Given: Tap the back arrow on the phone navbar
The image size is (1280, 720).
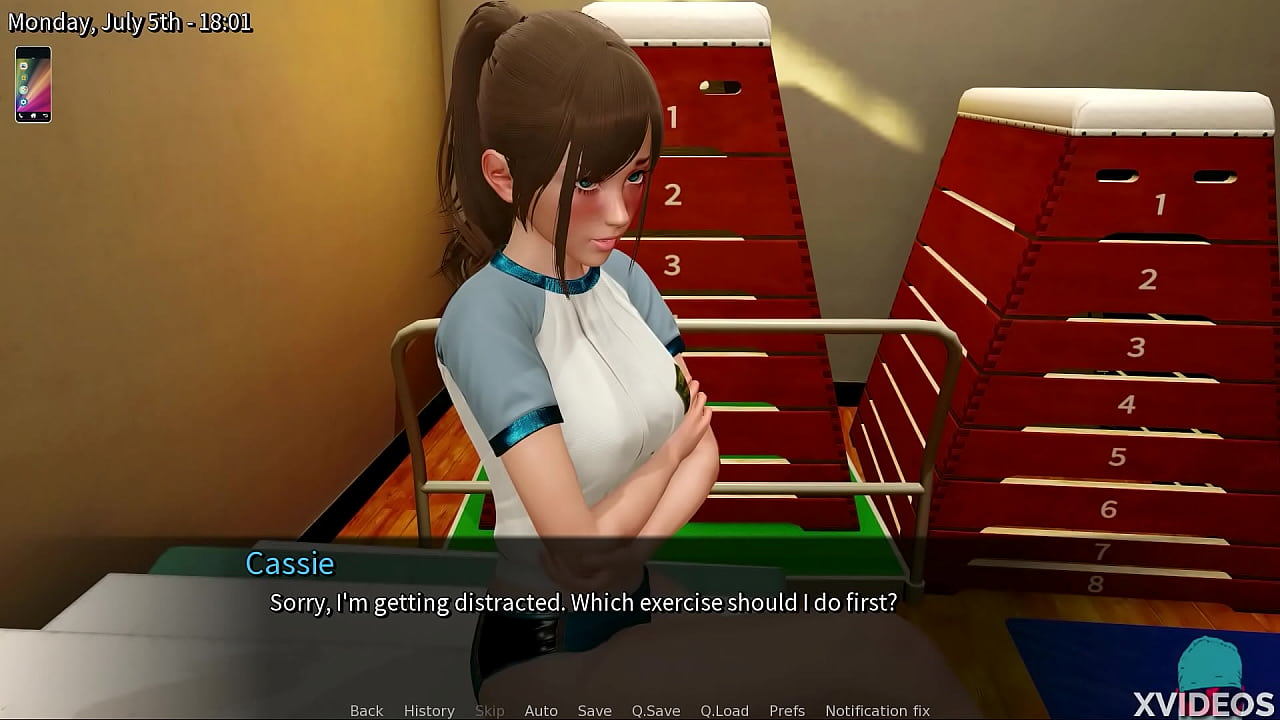Looking at the screenshot, I should coord(46,115).
